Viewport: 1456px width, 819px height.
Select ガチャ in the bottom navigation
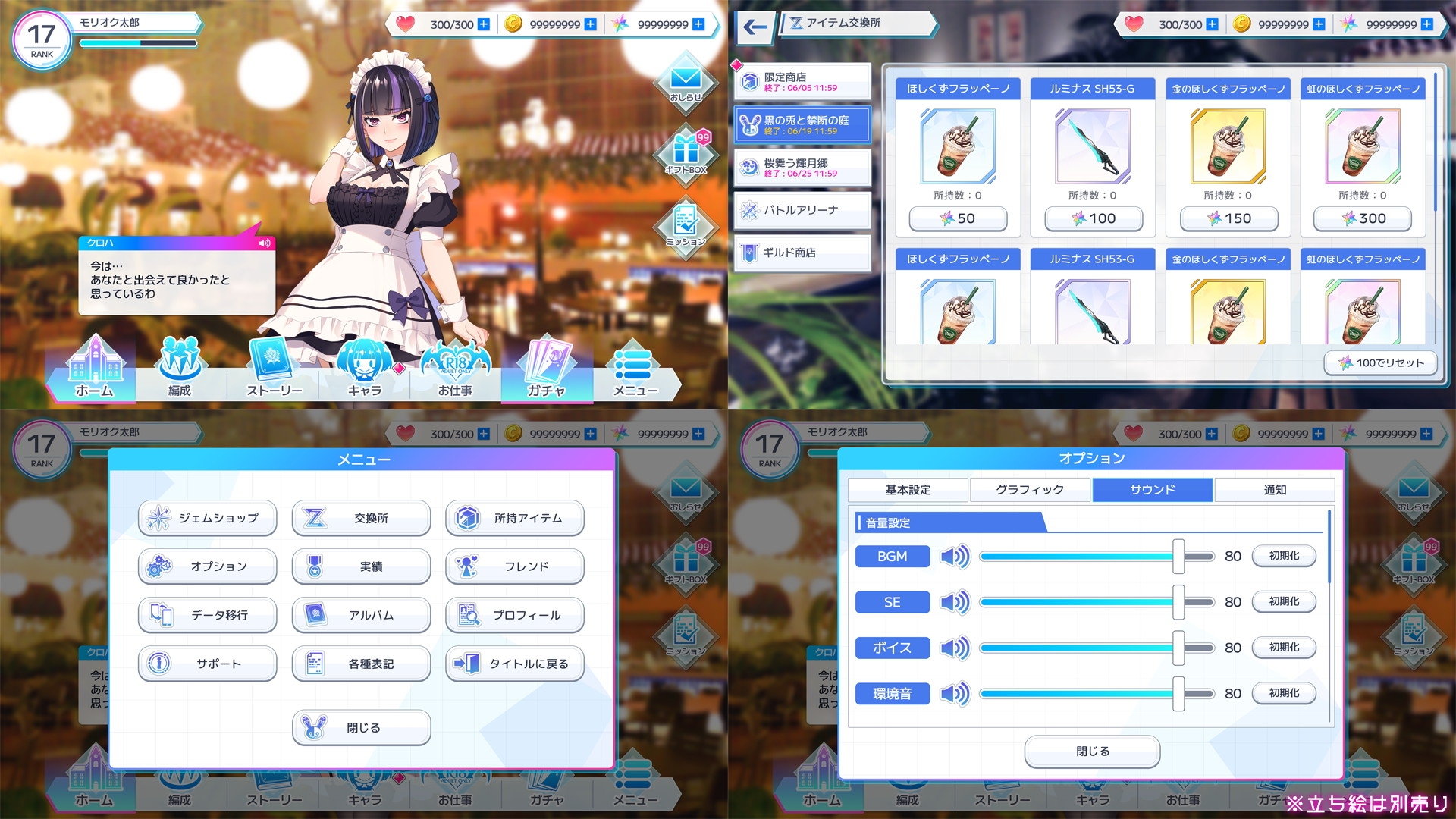tap(547, 369)
